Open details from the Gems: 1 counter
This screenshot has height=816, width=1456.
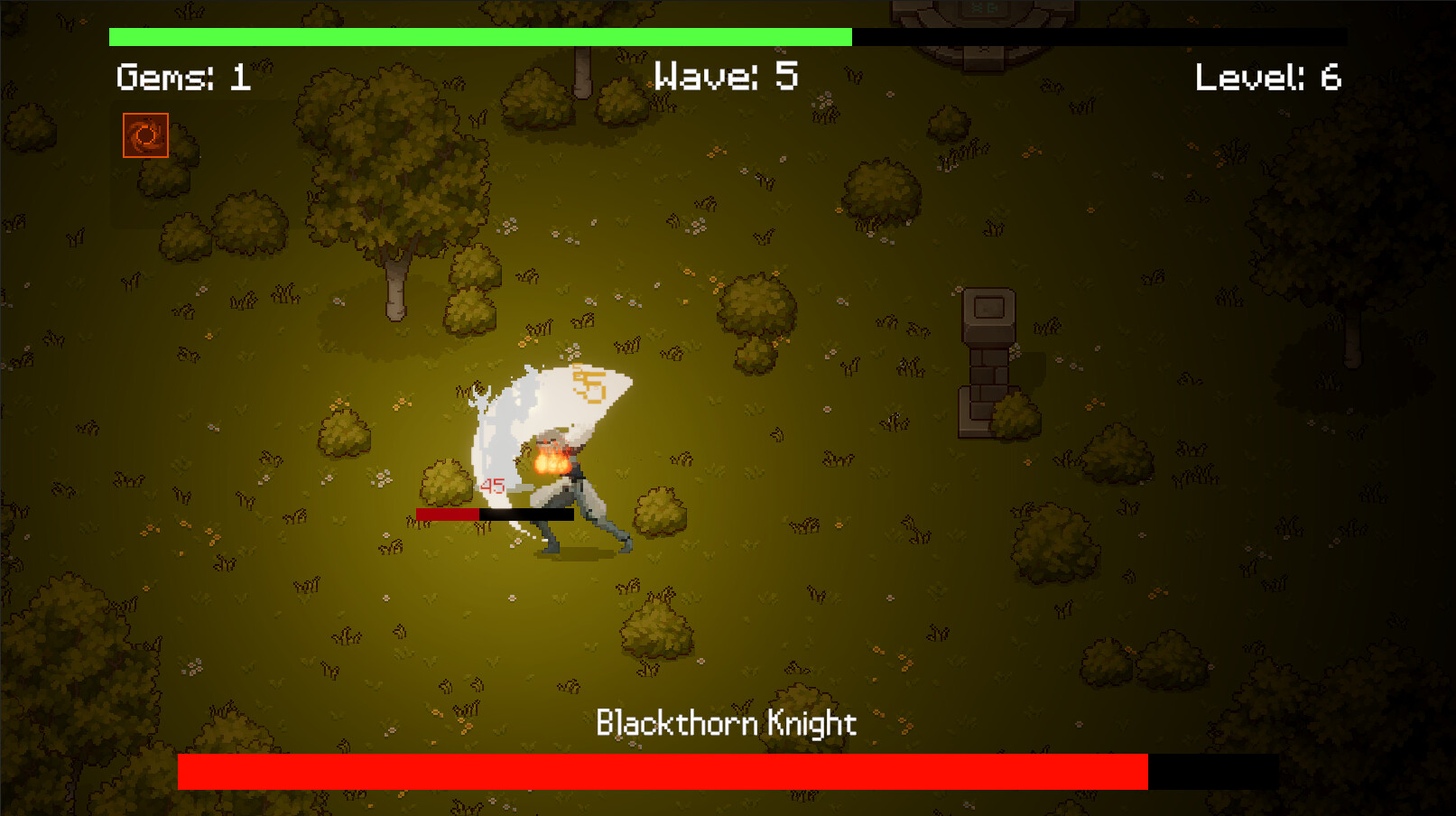[184, 77]
